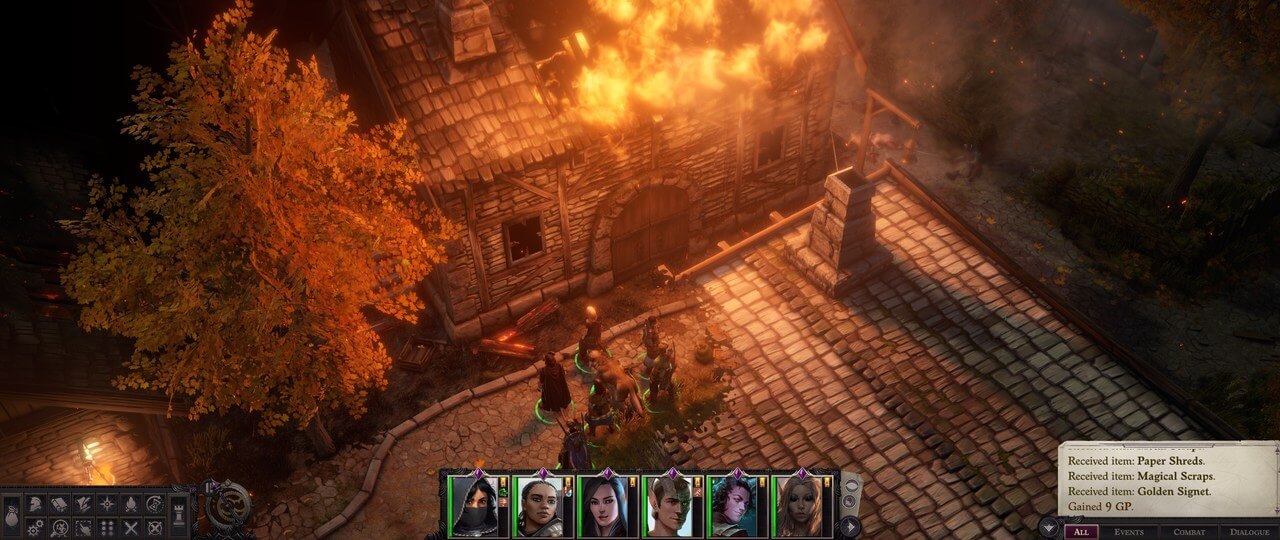
Task: Switch the log to the Combat tab
Action: (x=1189, y=532)
